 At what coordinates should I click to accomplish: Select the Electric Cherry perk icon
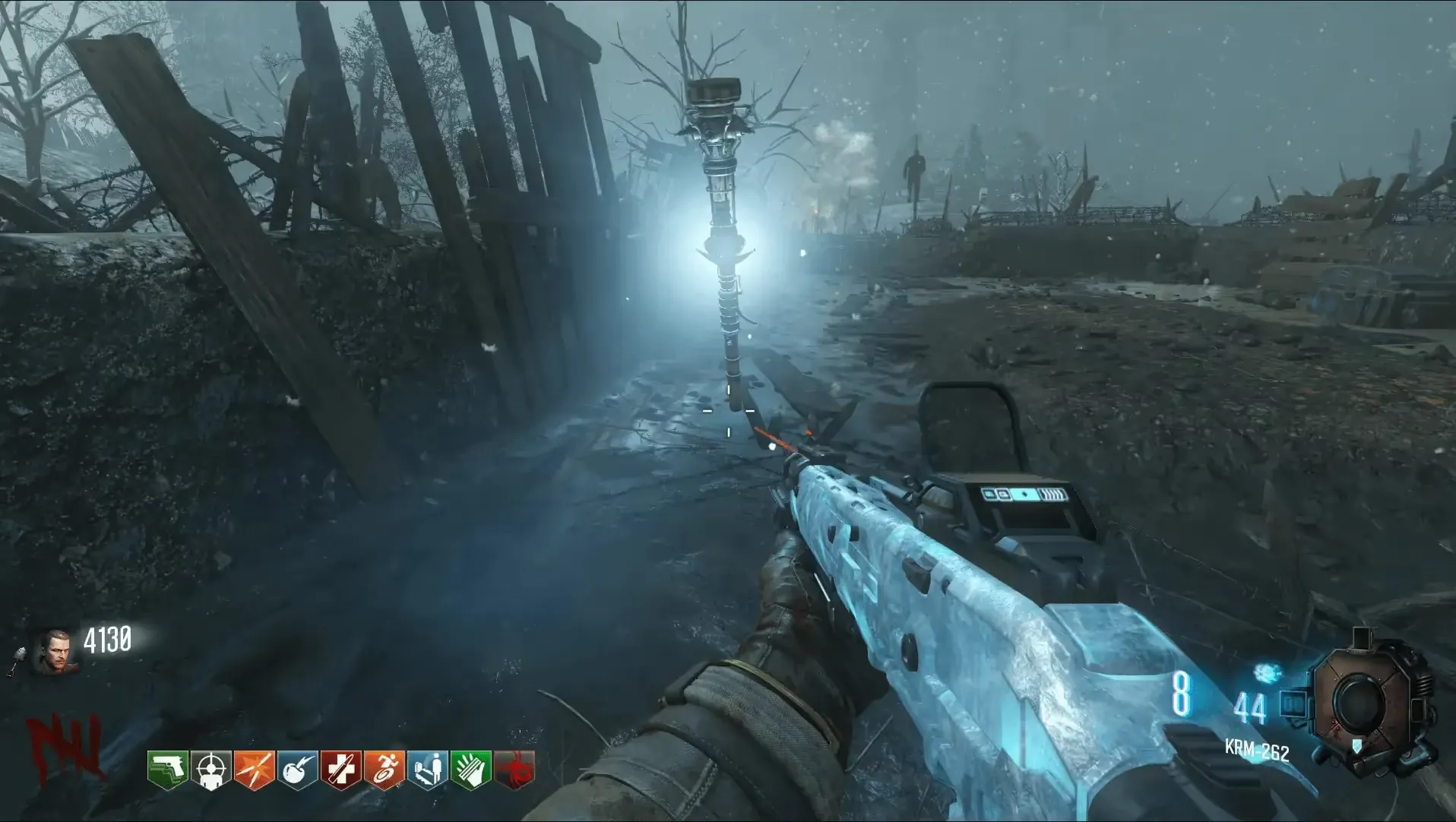(x=297, y=770)
